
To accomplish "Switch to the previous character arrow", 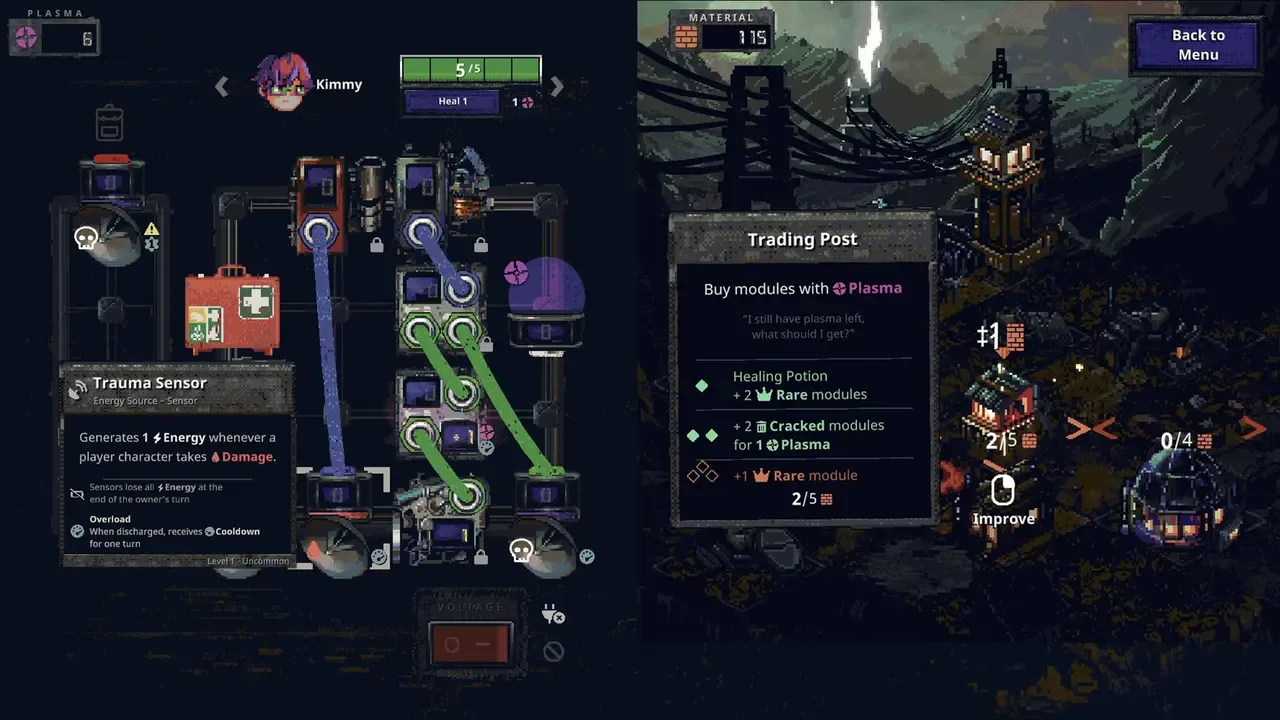I will click(x=222, y=86).
